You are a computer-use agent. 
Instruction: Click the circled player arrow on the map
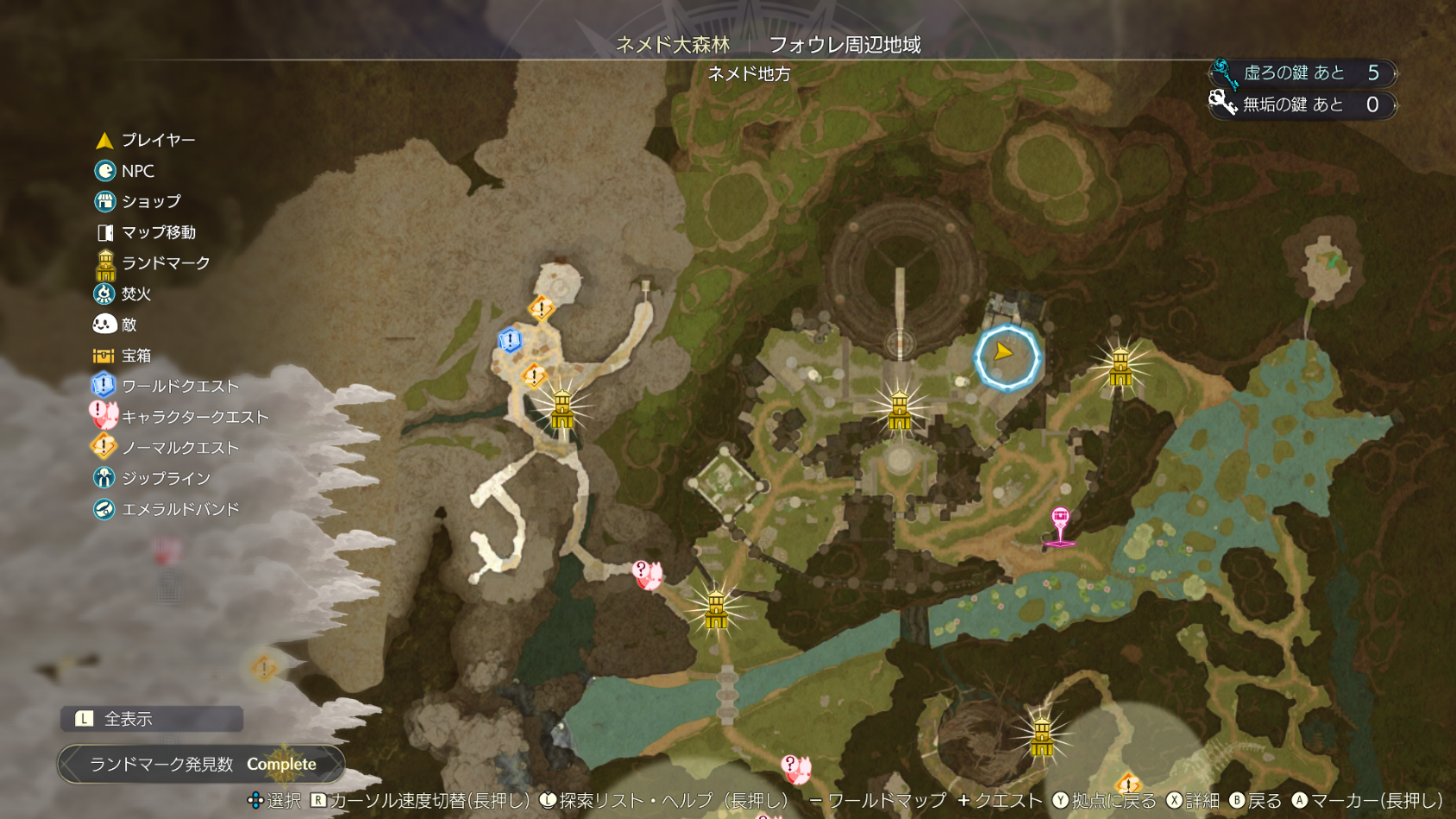(x=1006, y=356)
